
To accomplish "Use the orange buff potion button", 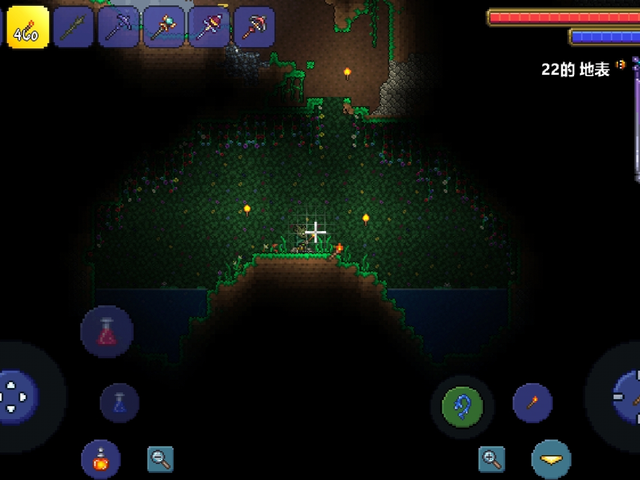I will pos(101,459).
